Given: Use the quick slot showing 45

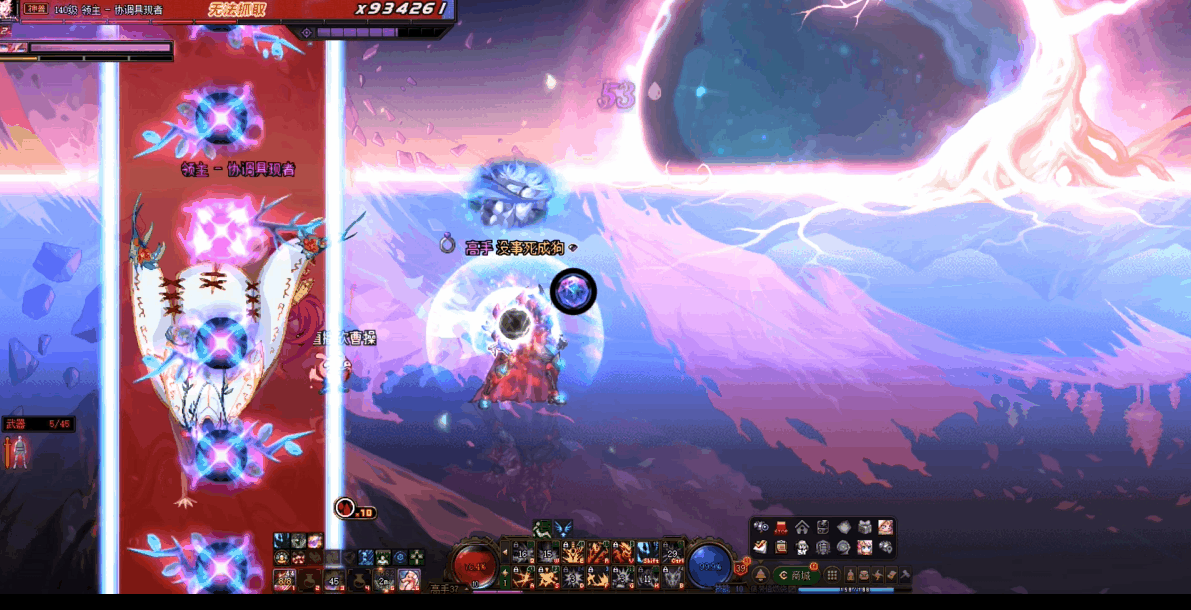Looking at the screenshot, I should (x=334, y=580).
